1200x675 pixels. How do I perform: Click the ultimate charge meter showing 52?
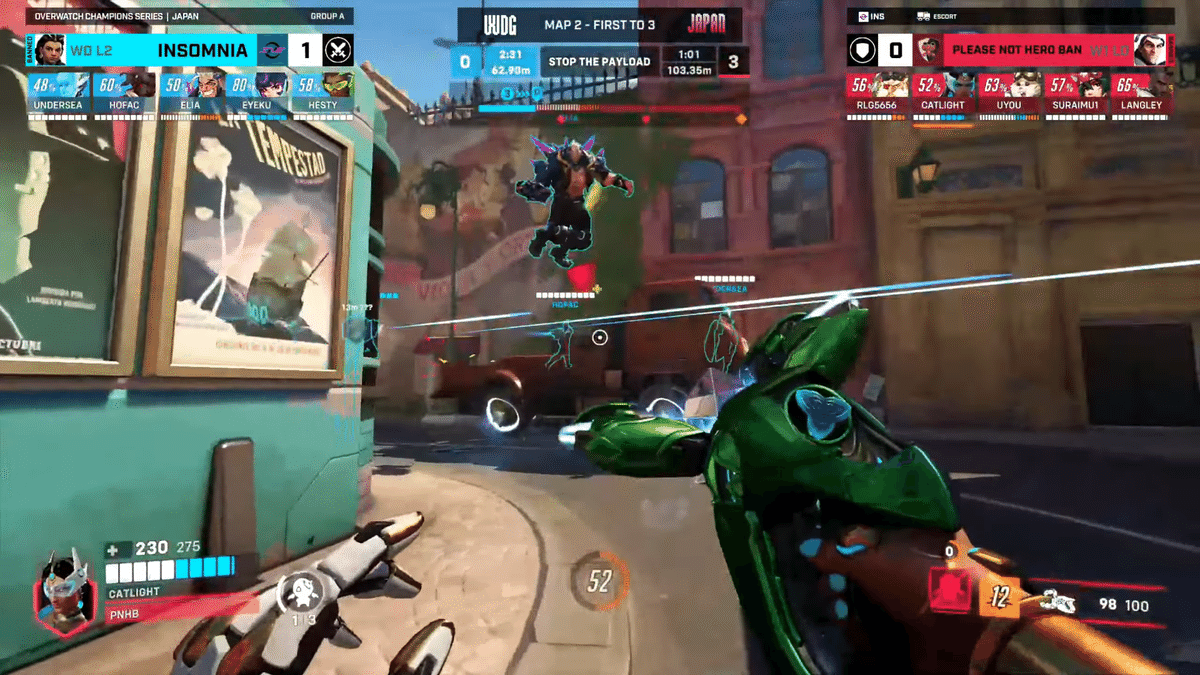tap(599, 581)
